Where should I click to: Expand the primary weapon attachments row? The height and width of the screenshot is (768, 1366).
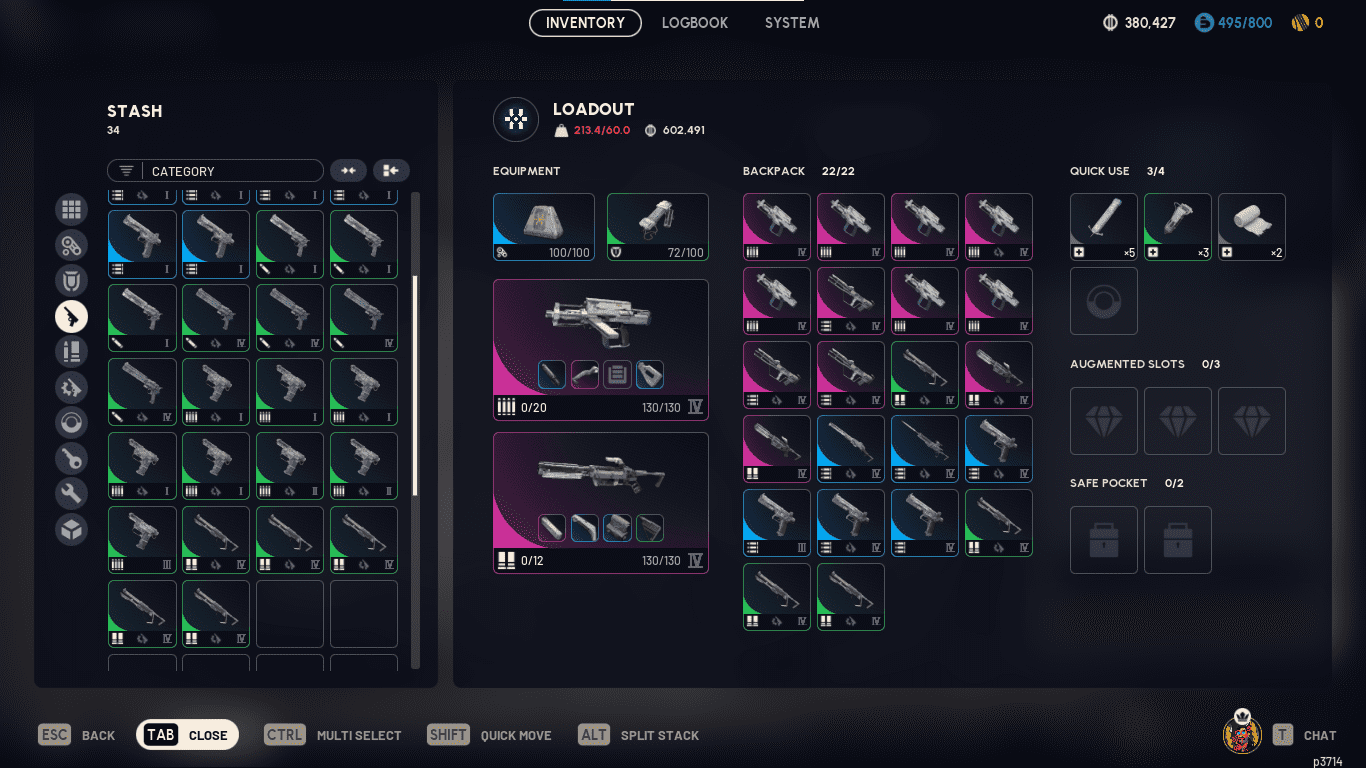(x=600, y=375)
